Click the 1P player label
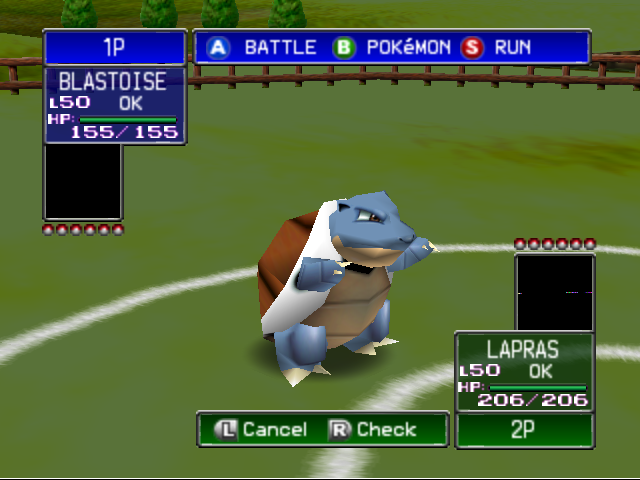Image resolution: width=640 pixels, height=480 pixels. 115,47
